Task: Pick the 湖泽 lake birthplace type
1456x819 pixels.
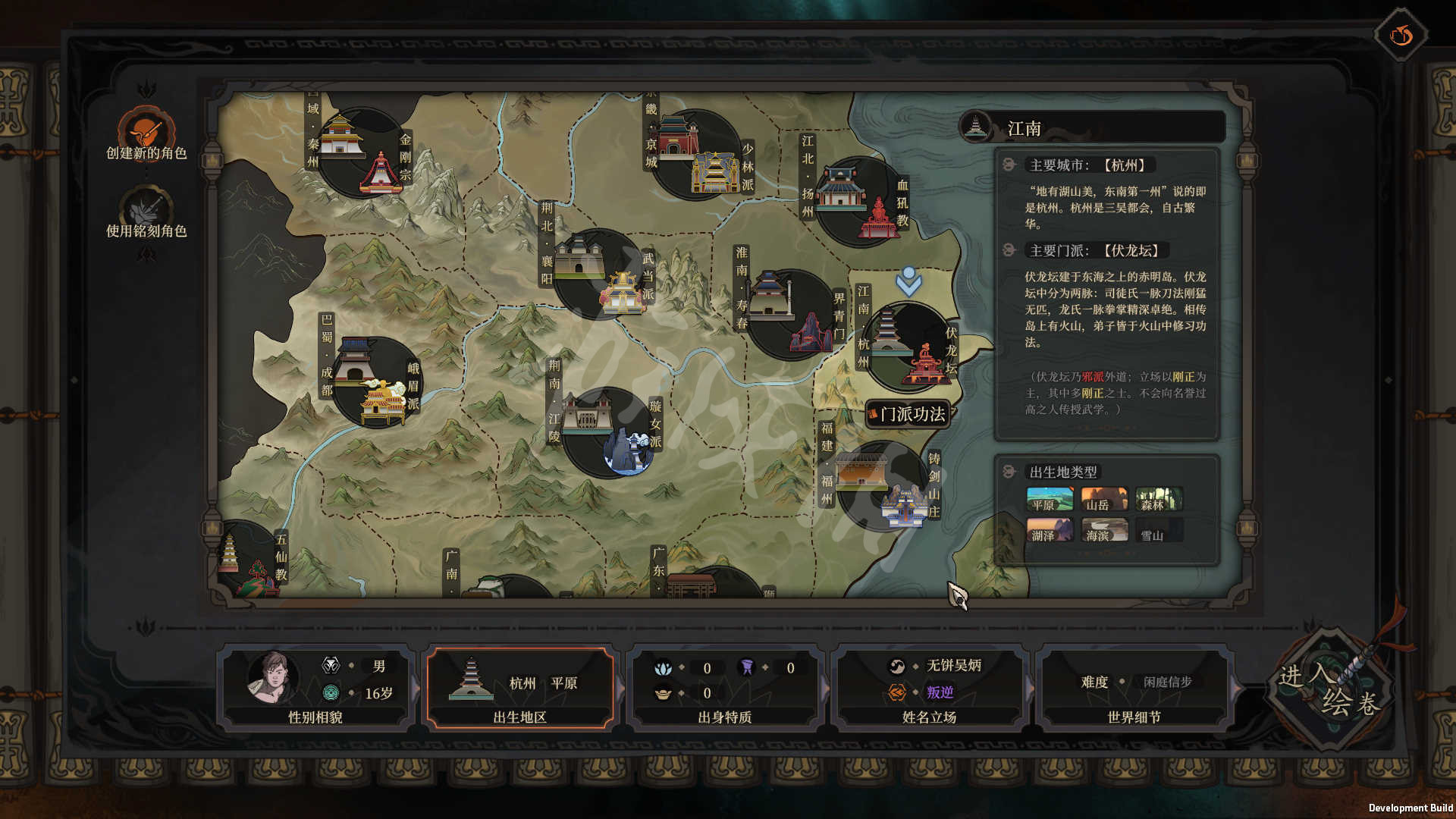Action: (x=1050, y=530)
